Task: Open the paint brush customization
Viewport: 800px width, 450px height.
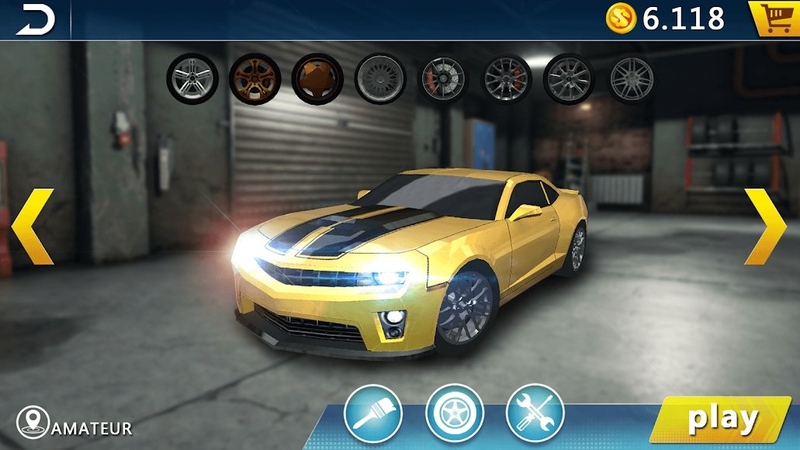Action: pyautogui.click(x=373, y=414)
